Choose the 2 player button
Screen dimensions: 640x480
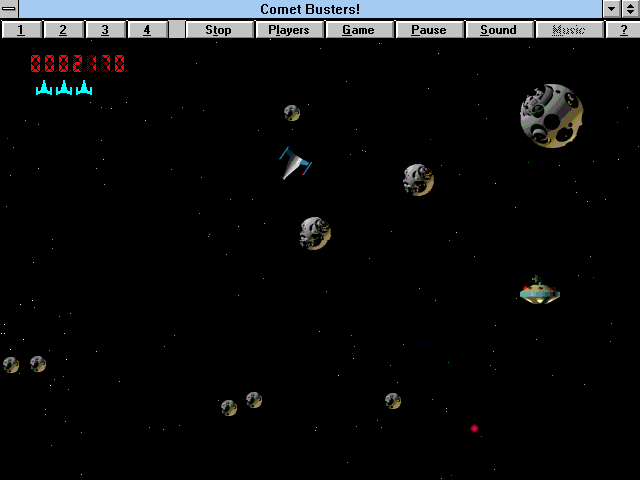click(x=63, y=30)
